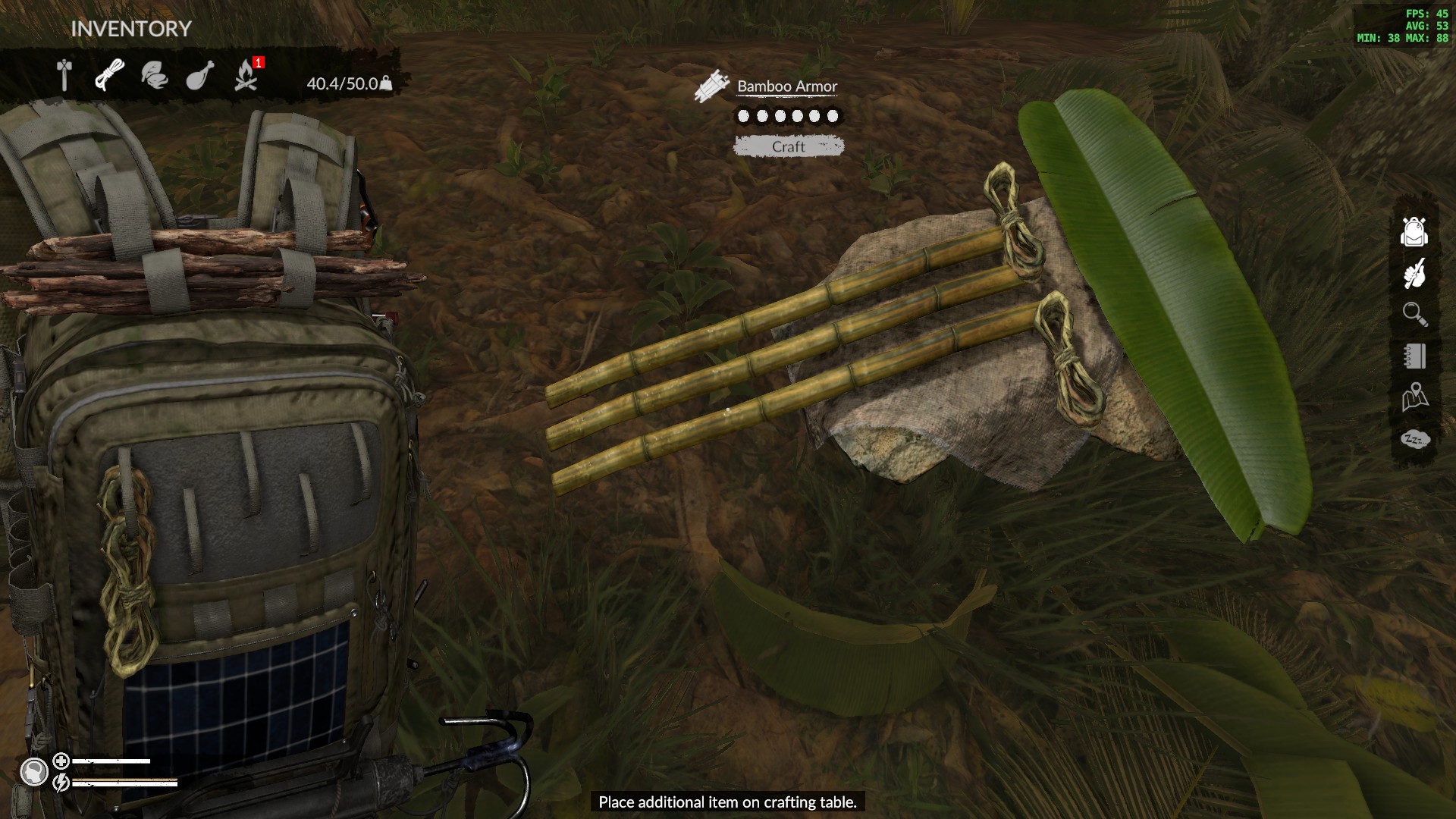Open the map
1456x819 pixels.
point(1414,397)
